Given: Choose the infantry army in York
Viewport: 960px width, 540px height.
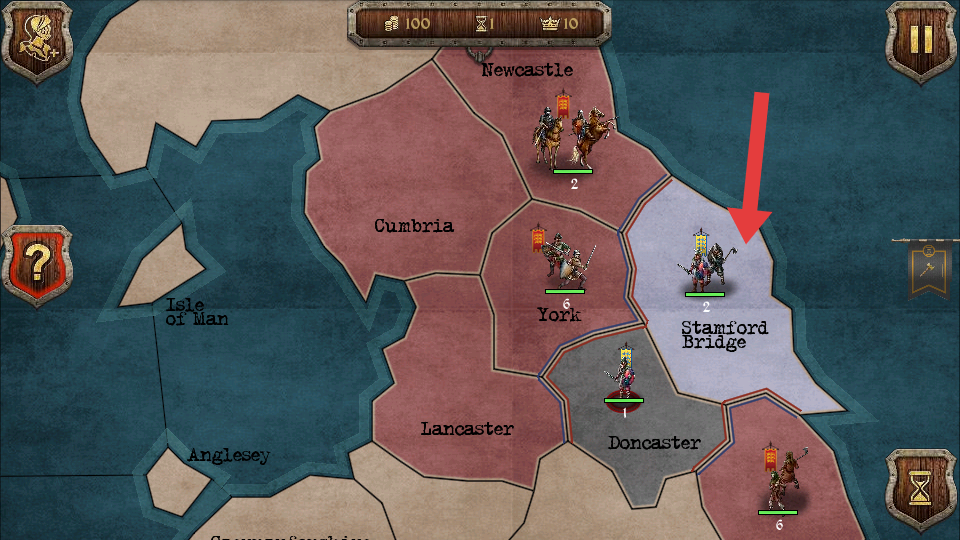Looking at the screenshot, I should pos(562,260).
